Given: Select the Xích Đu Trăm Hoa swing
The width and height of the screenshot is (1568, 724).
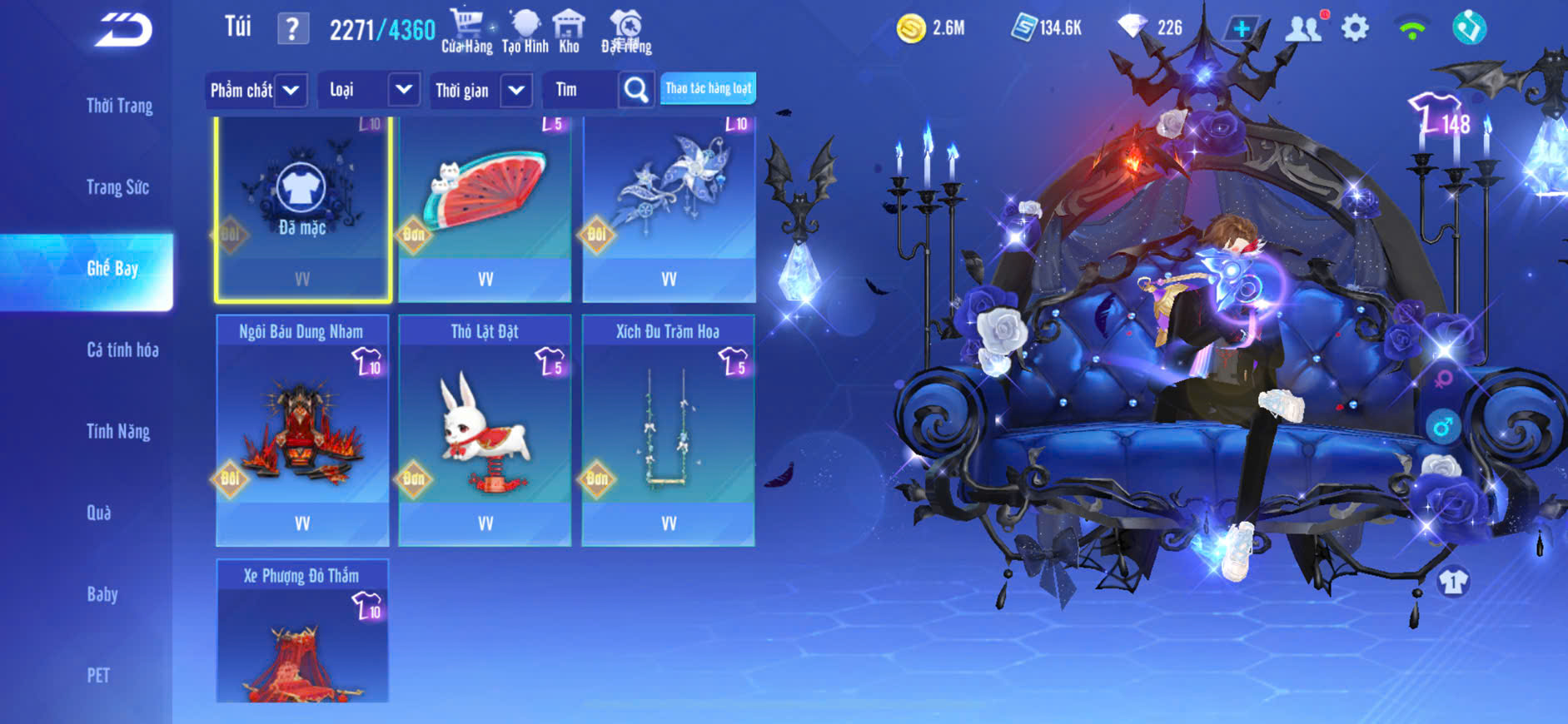Looking at the screenshot, I should (668, 430).
